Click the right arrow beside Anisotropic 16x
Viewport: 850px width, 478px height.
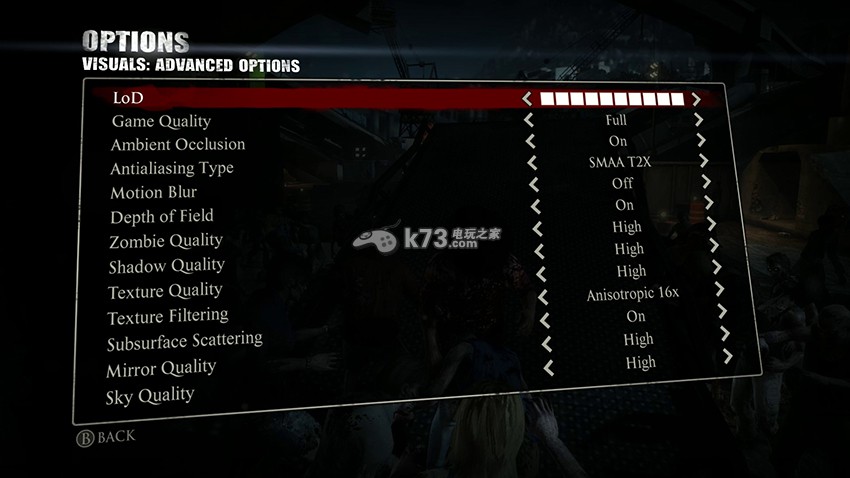pos(718,289)
